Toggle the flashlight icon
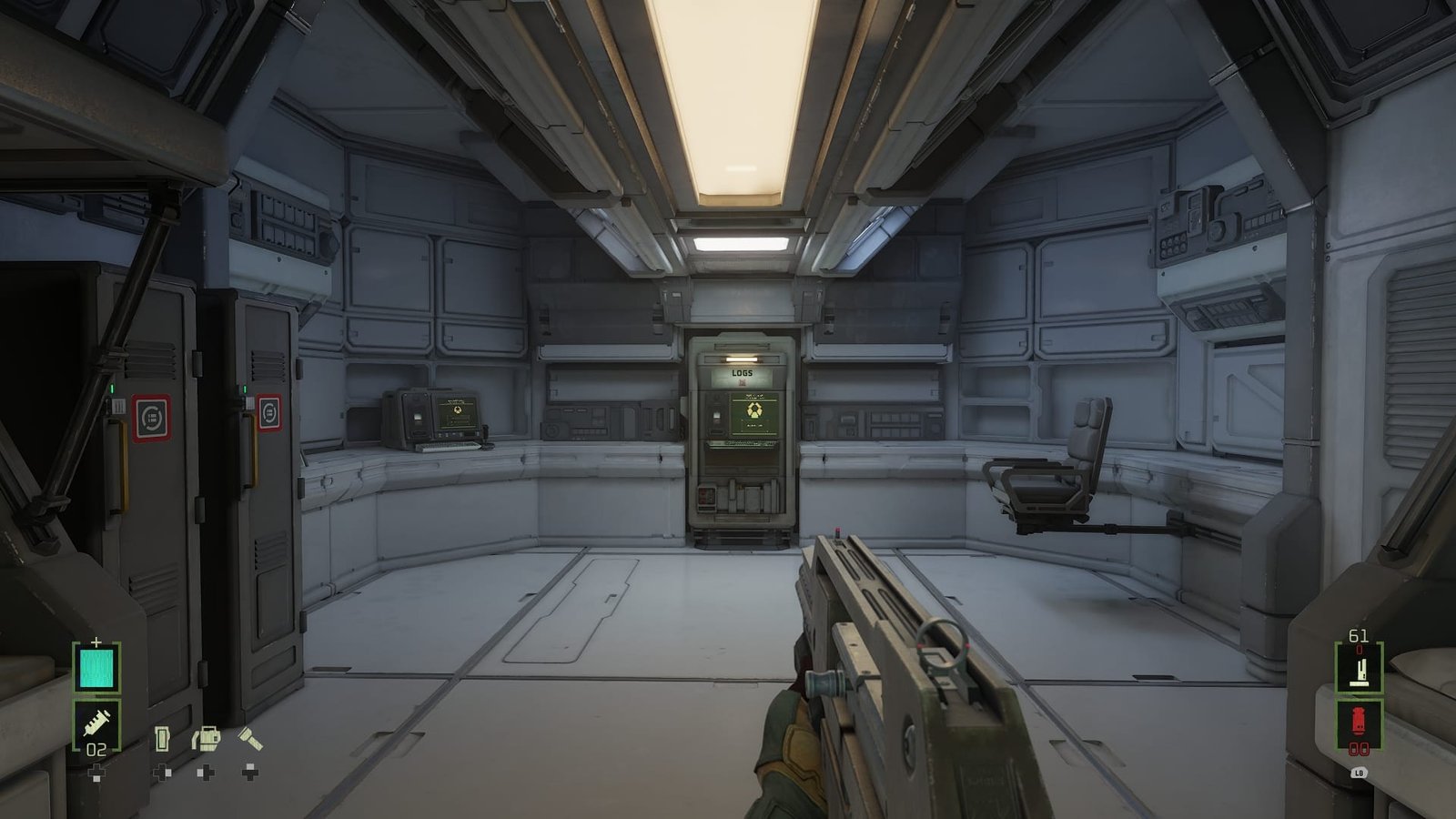The width and height of the screenshot is (1456, 819). pos(250,738)
